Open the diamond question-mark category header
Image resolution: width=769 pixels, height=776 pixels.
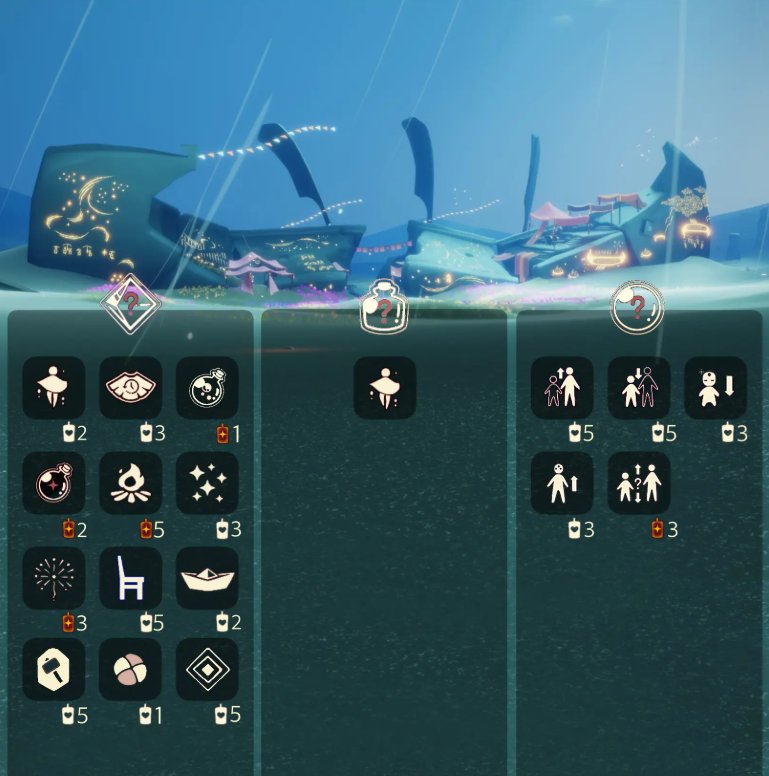coord(131,304)
